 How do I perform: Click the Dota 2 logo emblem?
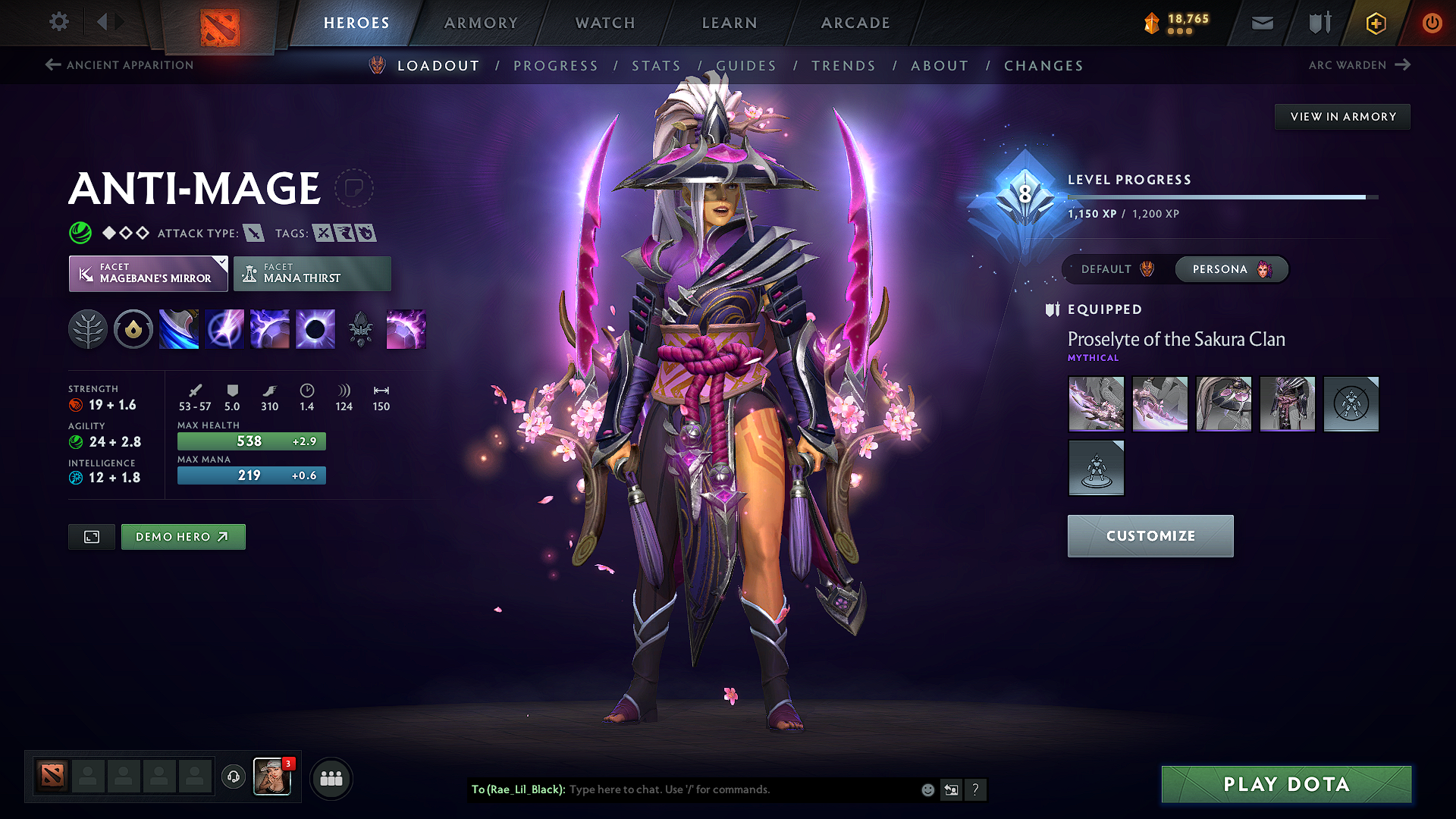pos(221,20)
